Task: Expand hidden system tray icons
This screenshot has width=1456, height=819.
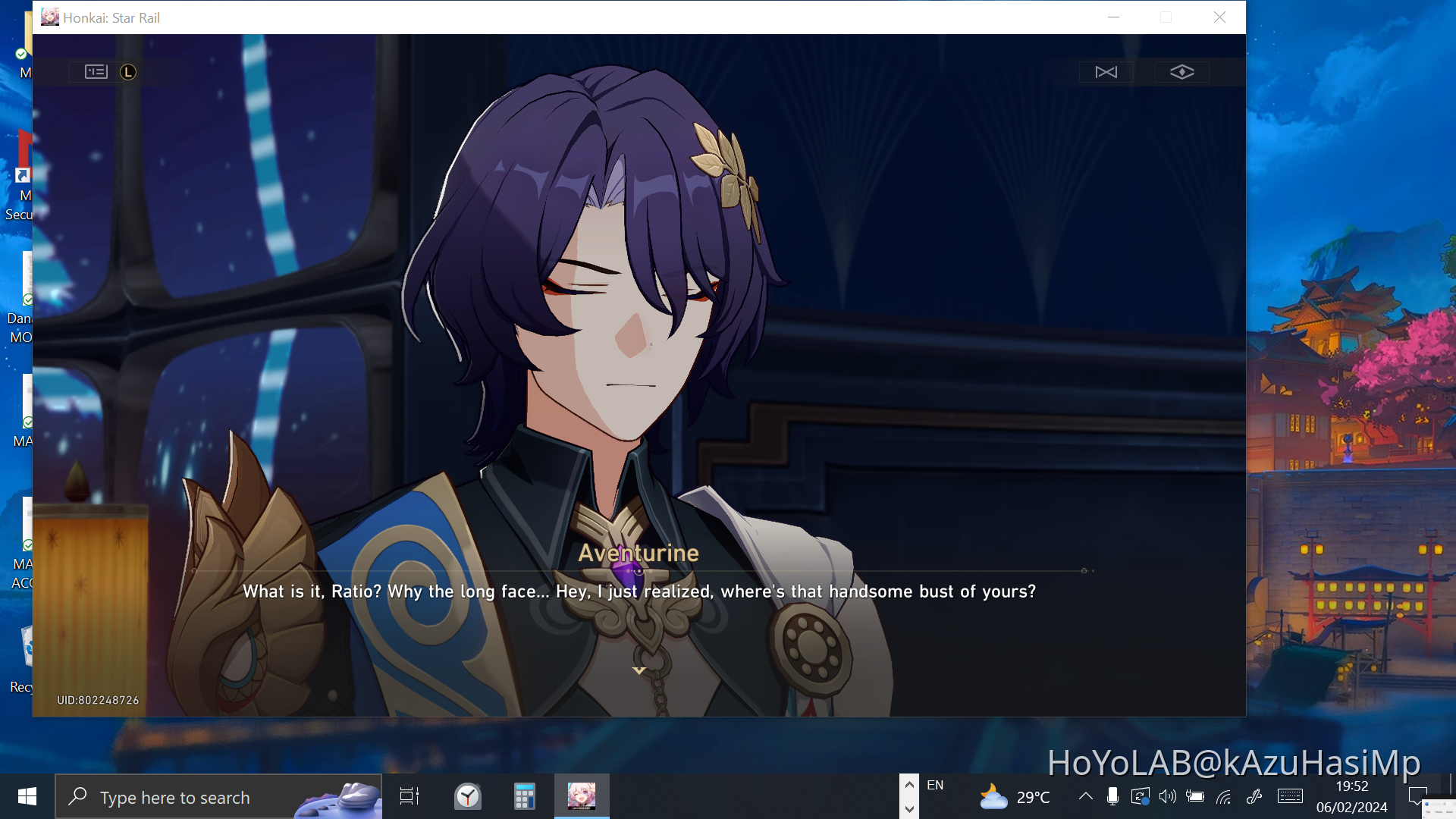Action: coord(1085,796)
